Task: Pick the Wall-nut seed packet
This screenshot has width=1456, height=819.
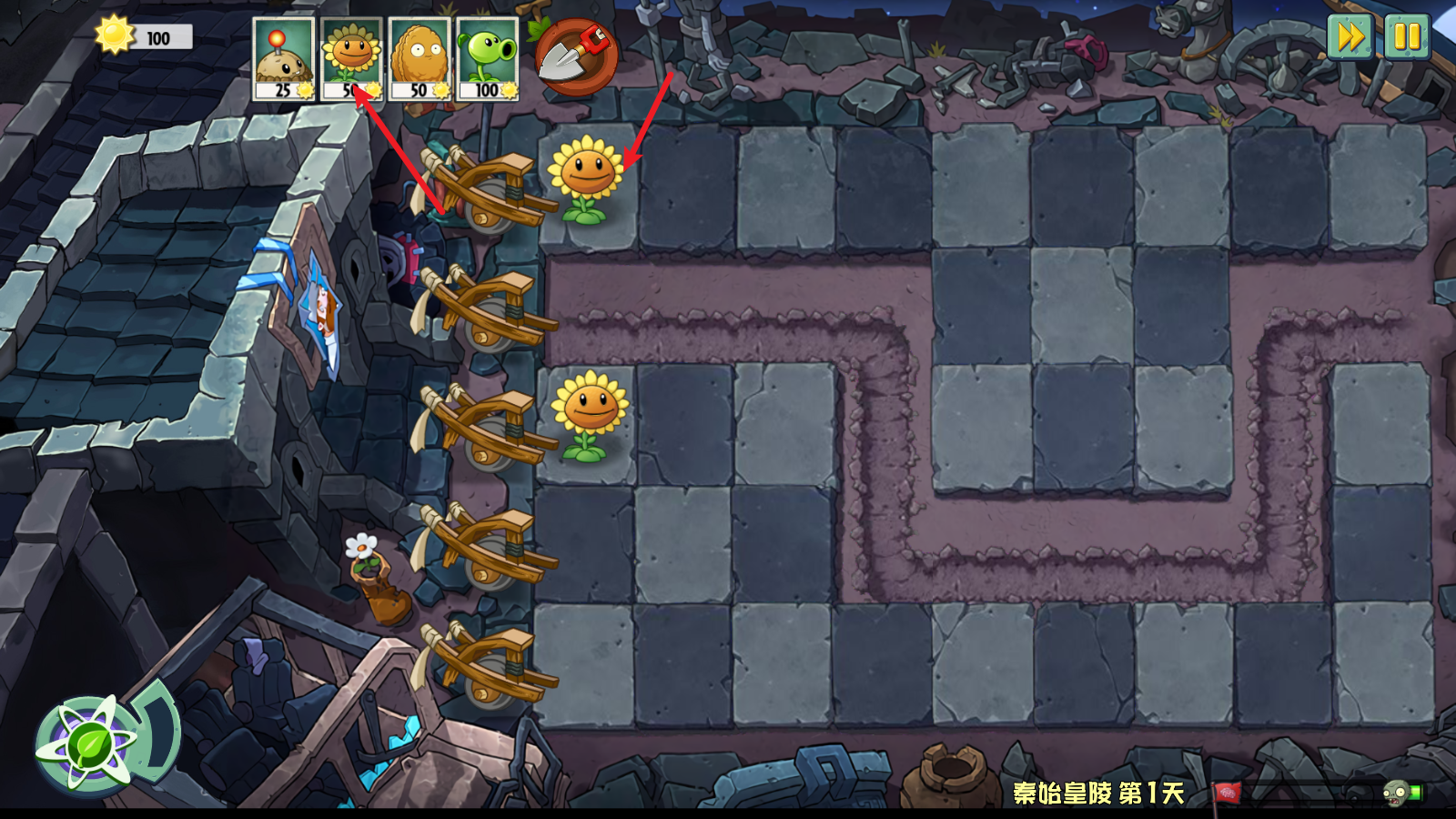Action: click(419, 58)
